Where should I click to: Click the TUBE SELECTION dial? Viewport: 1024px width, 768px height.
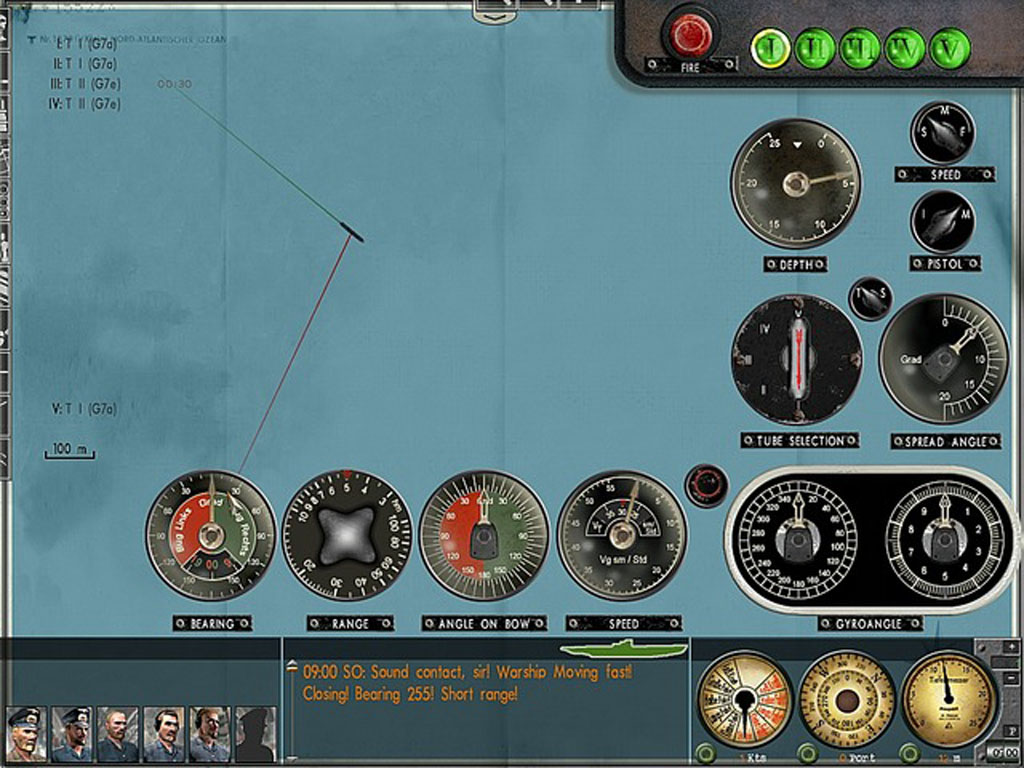click(797, 360)
